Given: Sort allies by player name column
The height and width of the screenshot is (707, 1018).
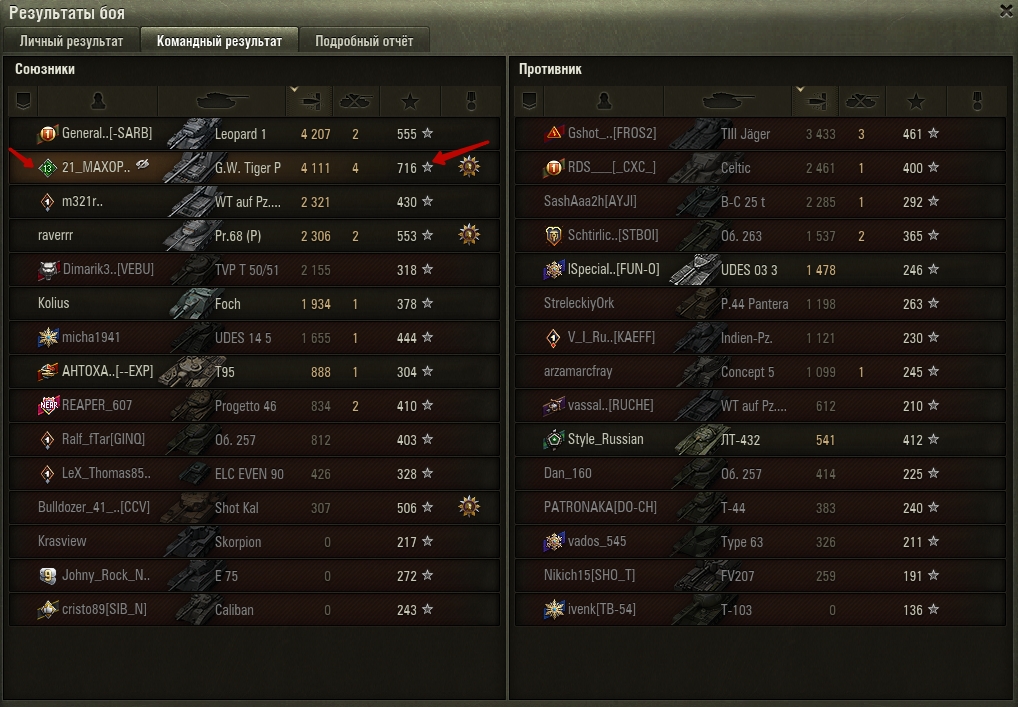Looking at the screenshot, I should tap(97, 101).
